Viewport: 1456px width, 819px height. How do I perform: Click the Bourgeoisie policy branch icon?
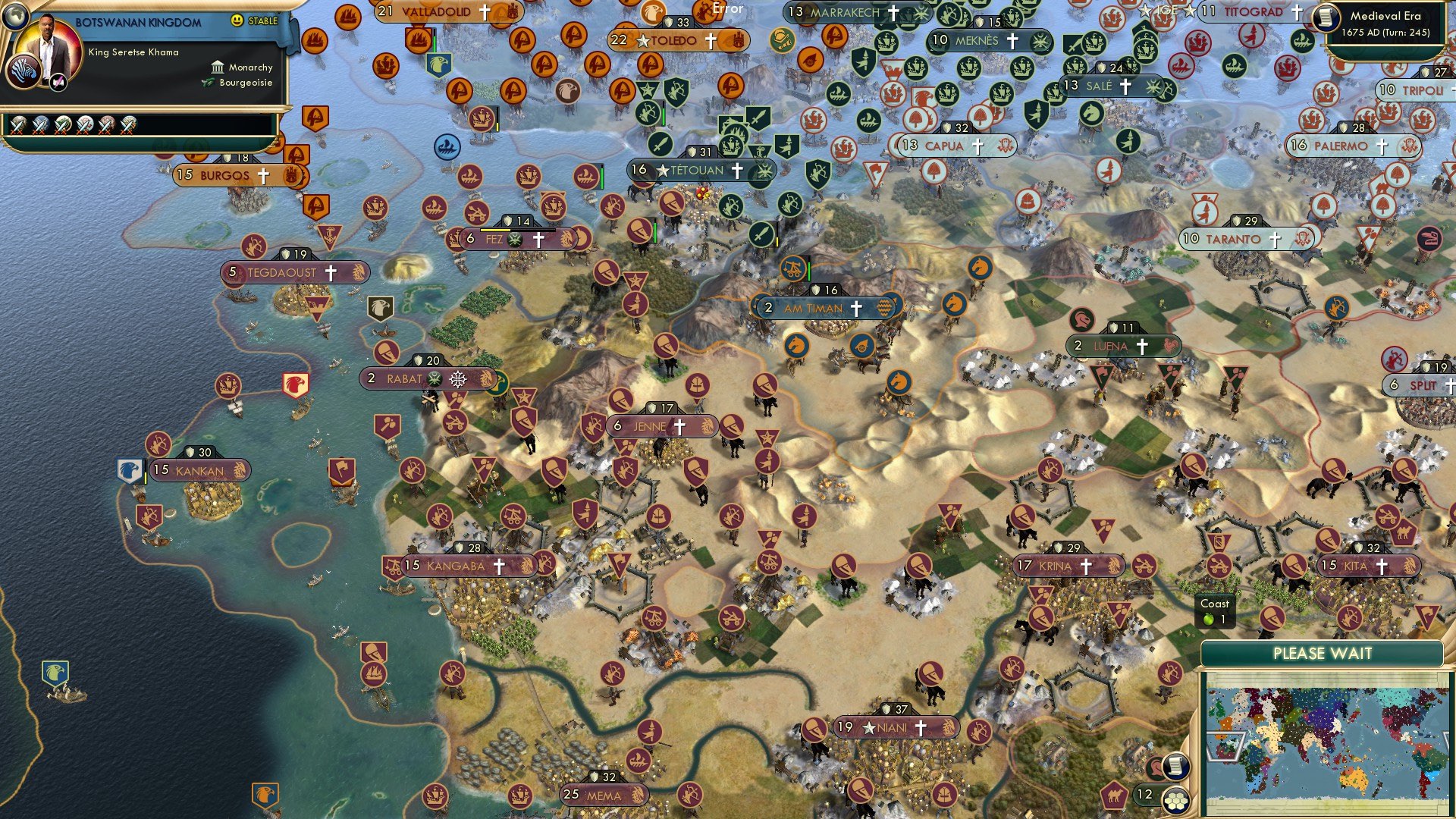click(207, 83)
